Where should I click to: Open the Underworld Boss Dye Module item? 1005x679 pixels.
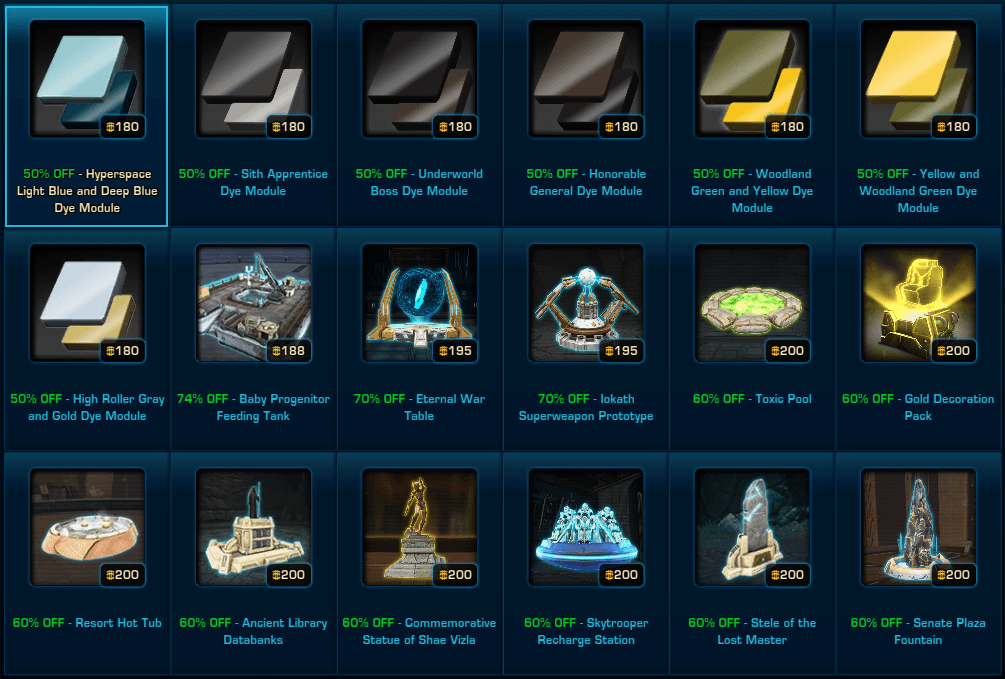pos(419,80)
